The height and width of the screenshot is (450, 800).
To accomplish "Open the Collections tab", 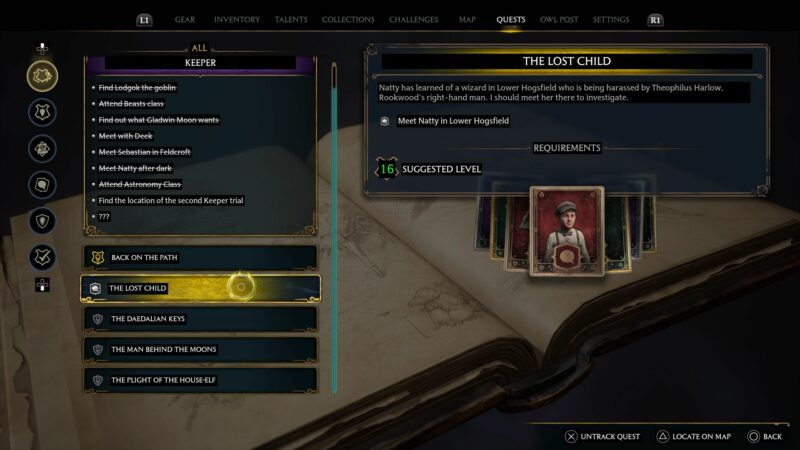I will pyautogui.click(x=348, y=19).
